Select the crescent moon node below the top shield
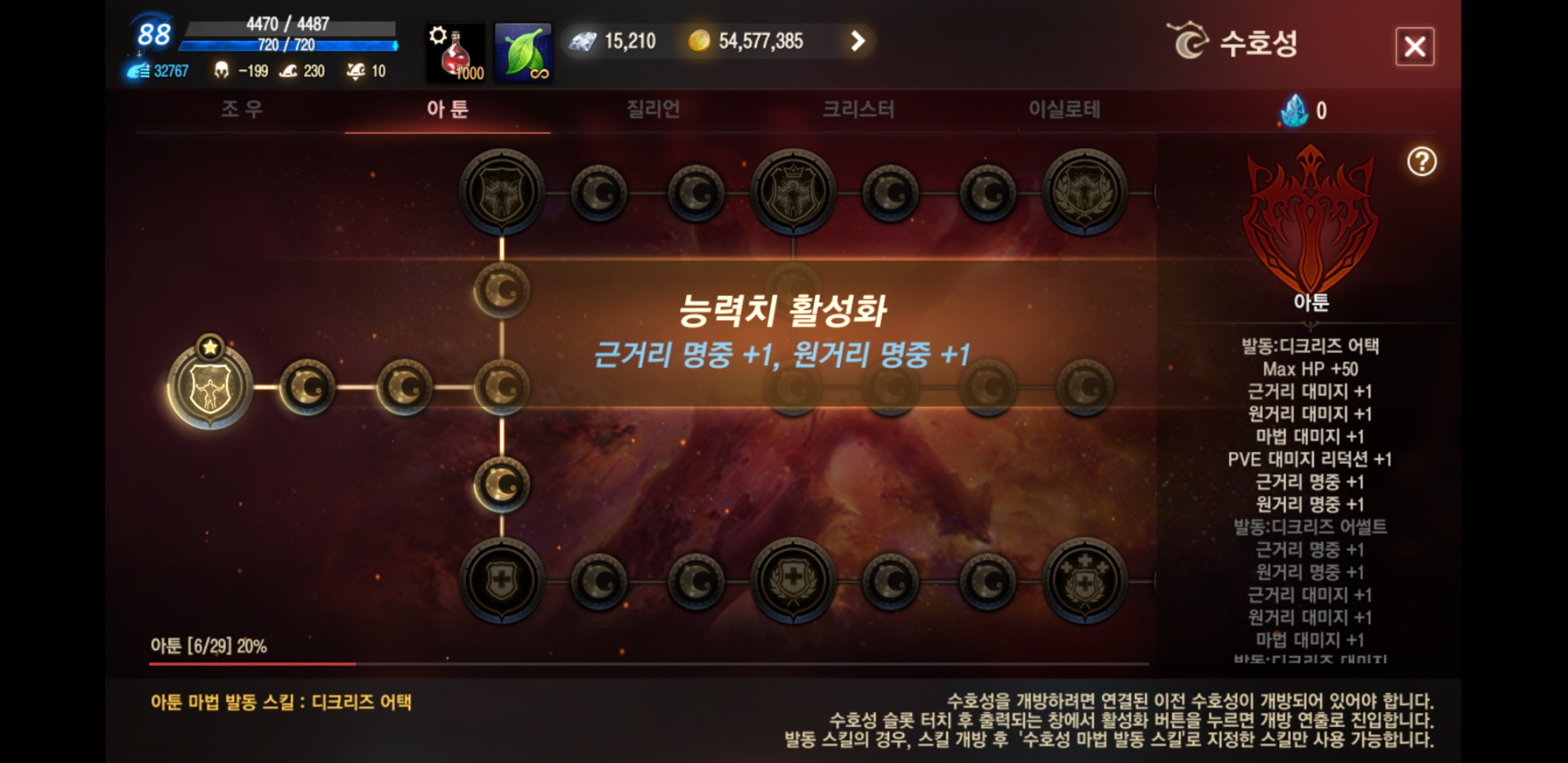 [x=503, y=290]
